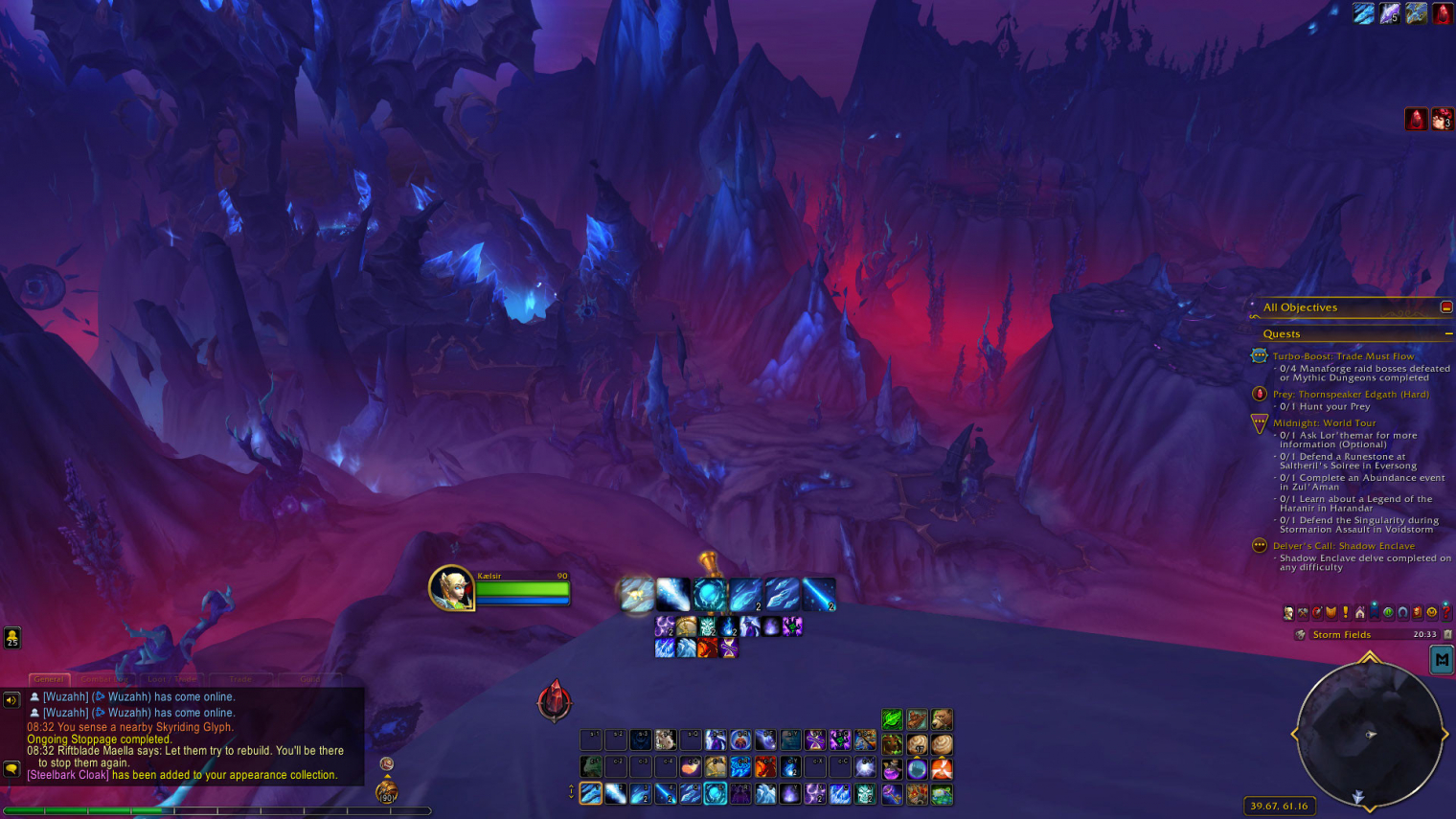Select the Midnight: World Tour quest
Viewport: 1456px width, 819px height.
[1324, 423]
